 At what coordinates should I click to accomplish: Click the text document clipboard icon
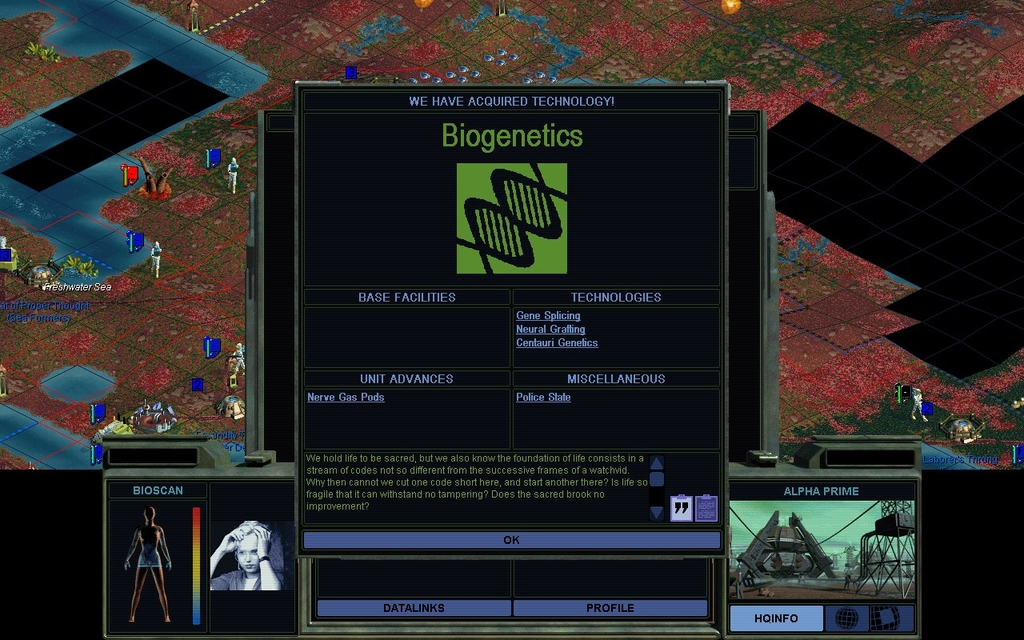click(x=706, y=508)
